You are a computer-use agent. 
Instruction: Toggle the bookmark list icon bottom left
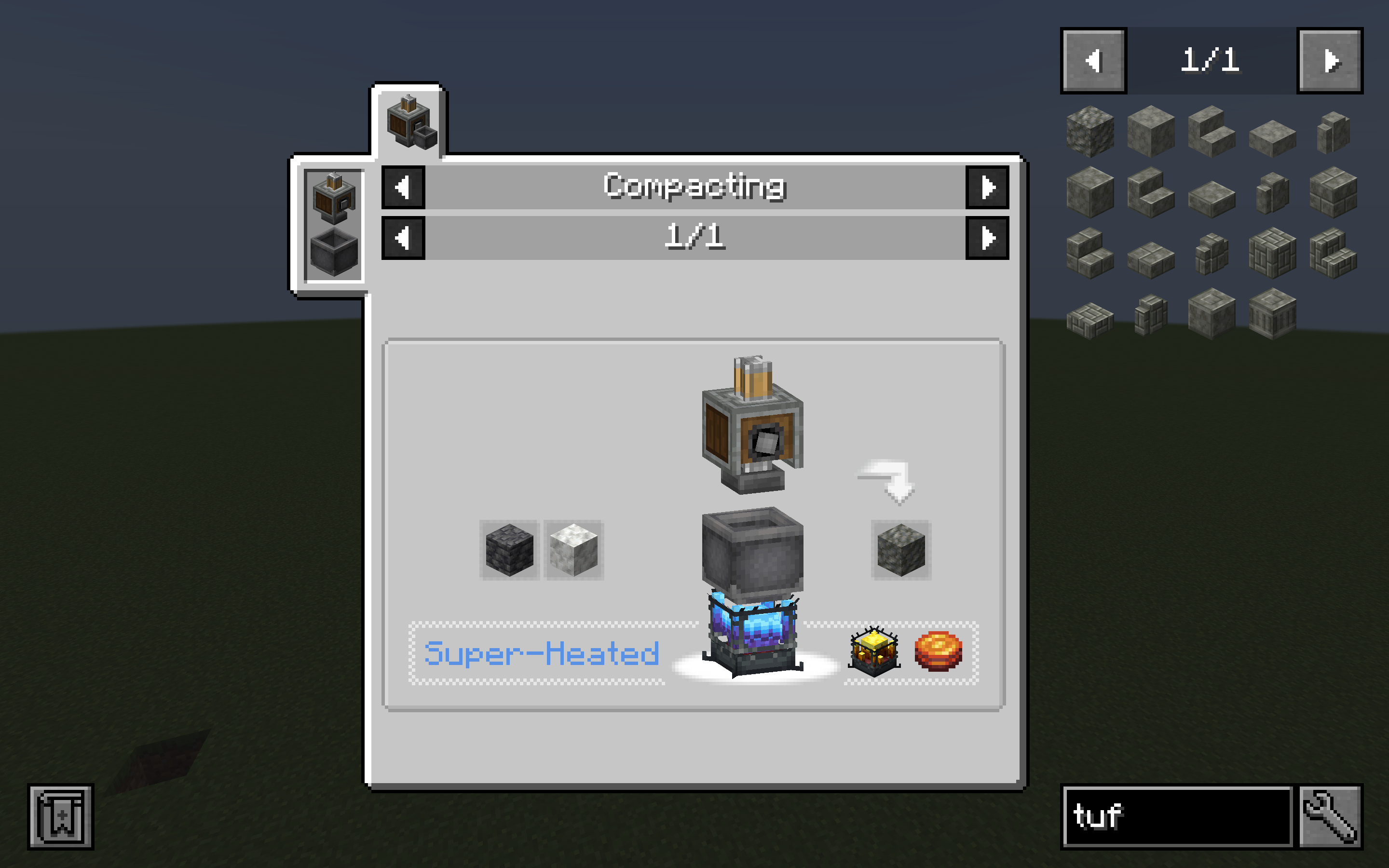point(61,818)
